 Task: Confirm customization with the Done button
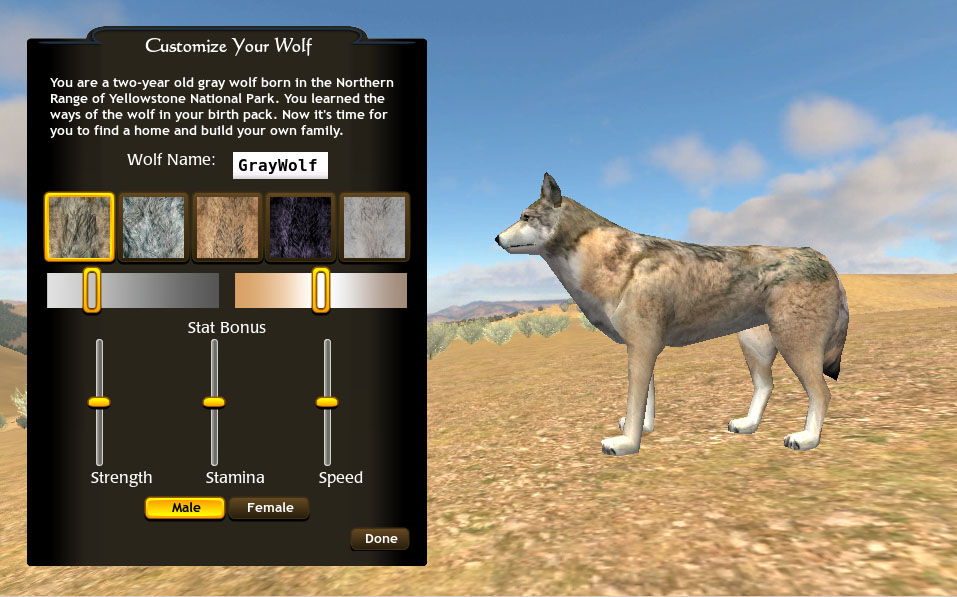click(x=381, y=539)
